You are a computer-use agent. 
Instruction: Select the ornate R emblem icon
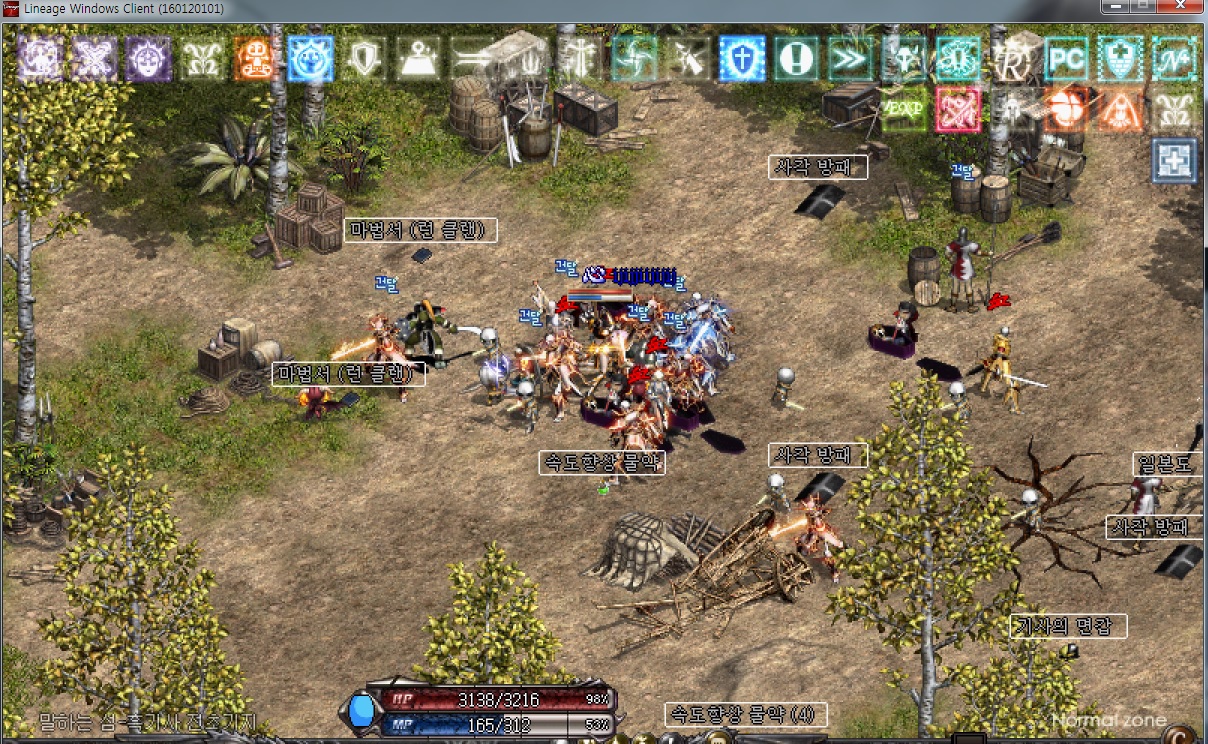1012,59
